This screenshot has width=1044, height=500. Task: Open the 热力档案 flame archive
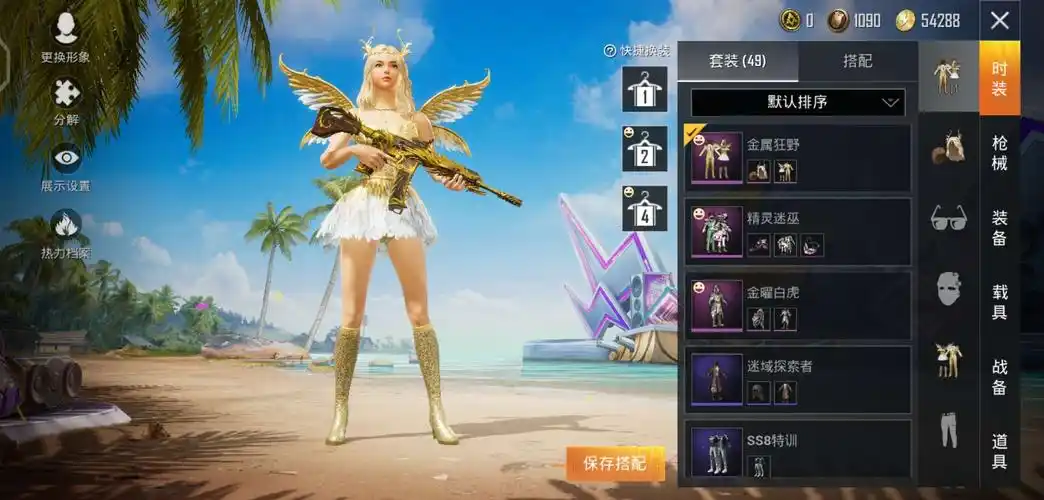[x=66, y=232]
